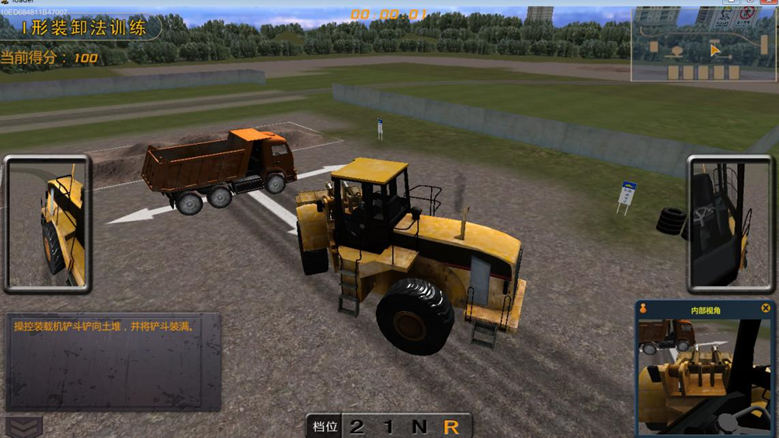Shift to neutral gear N
The image size is (779, 438).
[419, 427]
